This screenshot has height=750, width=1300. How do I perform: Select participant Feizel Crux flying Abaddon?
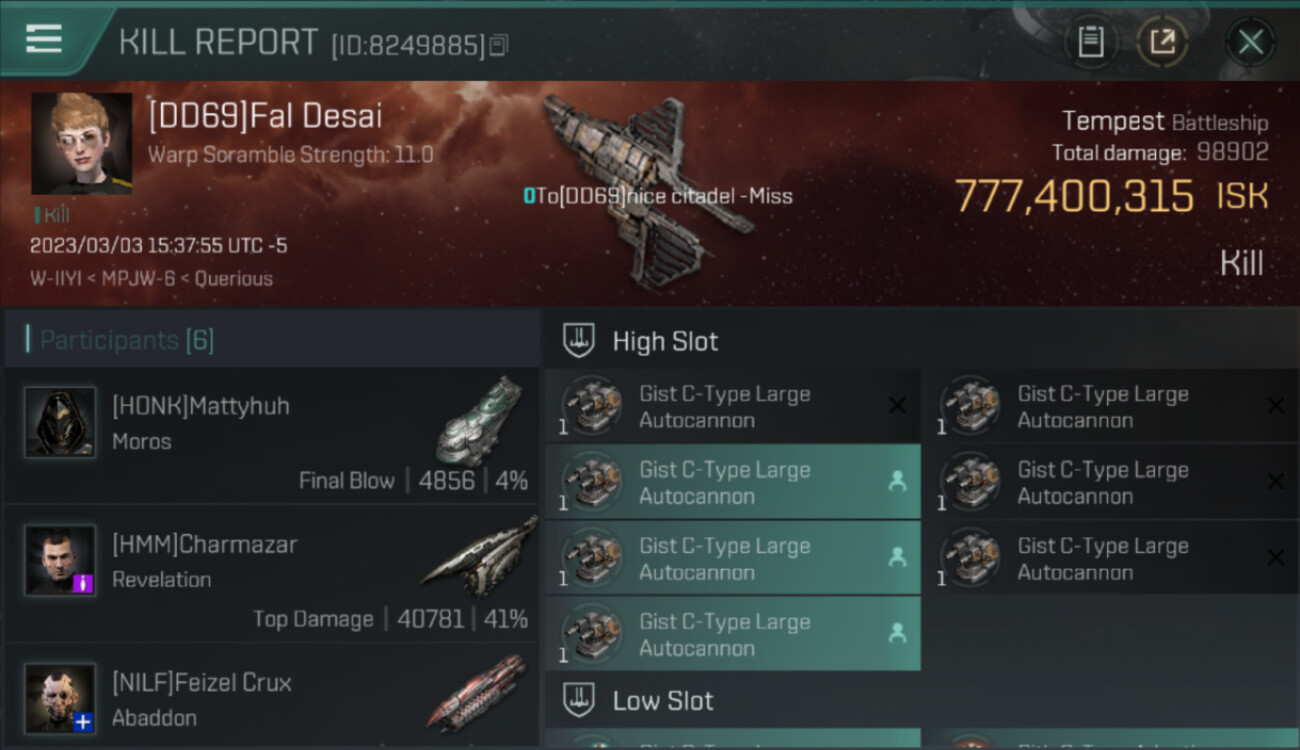[x=272, y=699]
